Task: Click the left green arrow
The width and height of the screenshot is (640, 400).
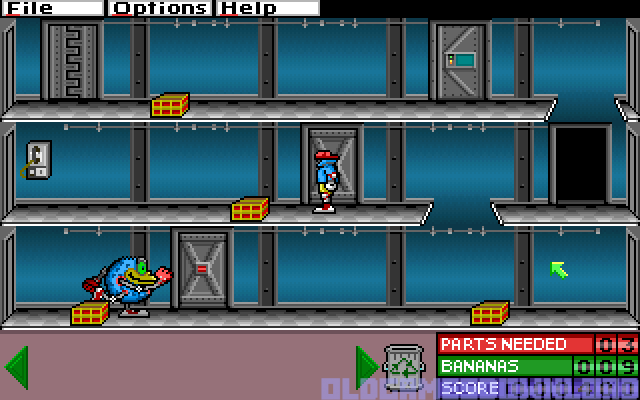Action: [x=15, y=367]
